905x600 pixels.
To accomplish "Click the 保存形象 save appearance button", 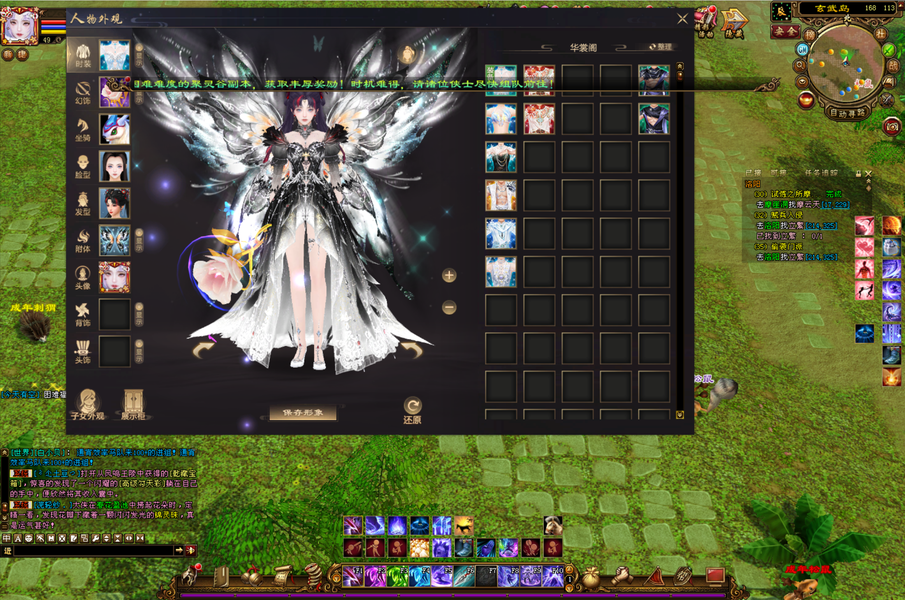I will coord(302,412).
